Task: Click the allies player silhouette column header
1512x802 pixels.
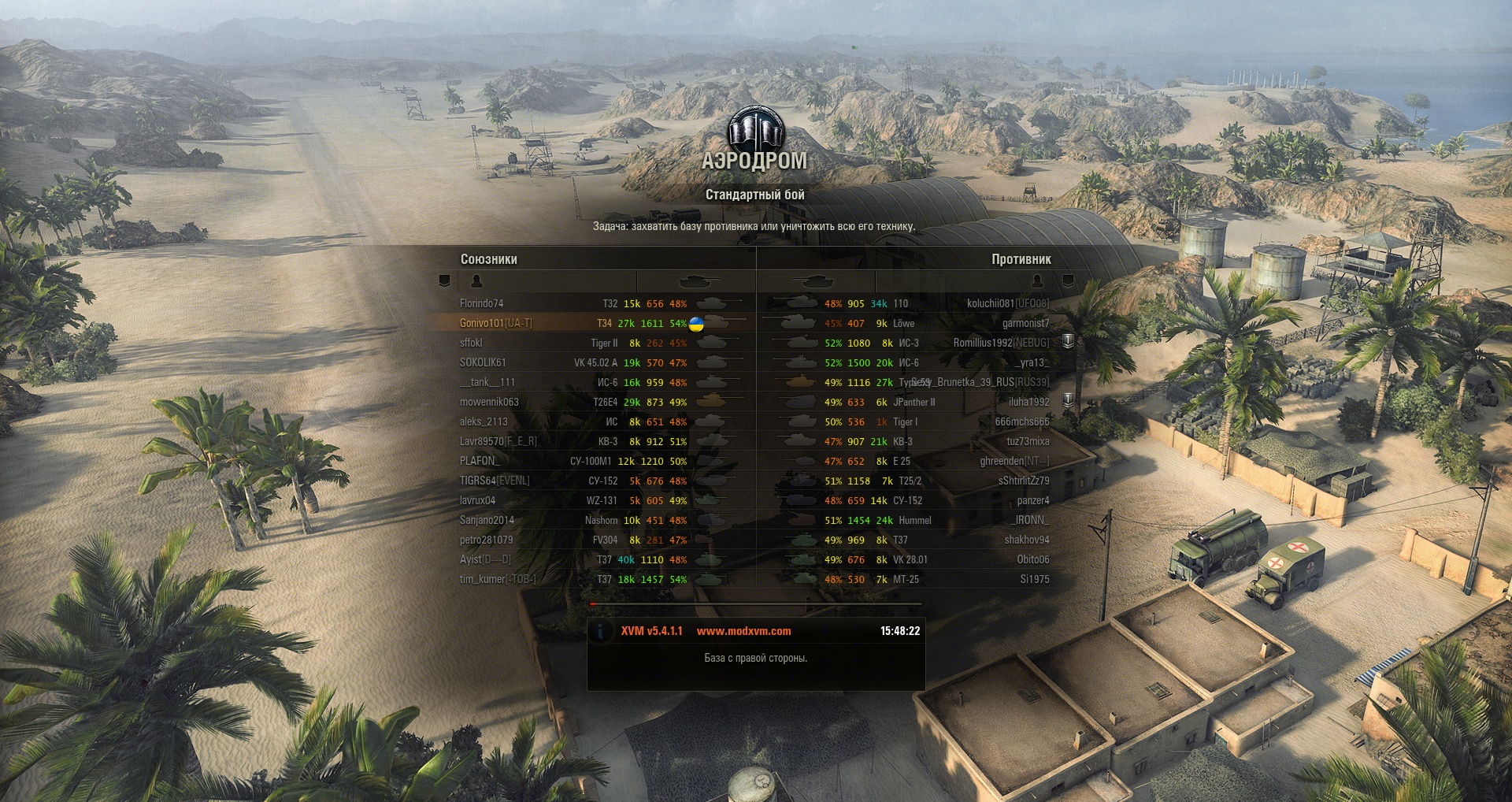Action: point(476,281)
